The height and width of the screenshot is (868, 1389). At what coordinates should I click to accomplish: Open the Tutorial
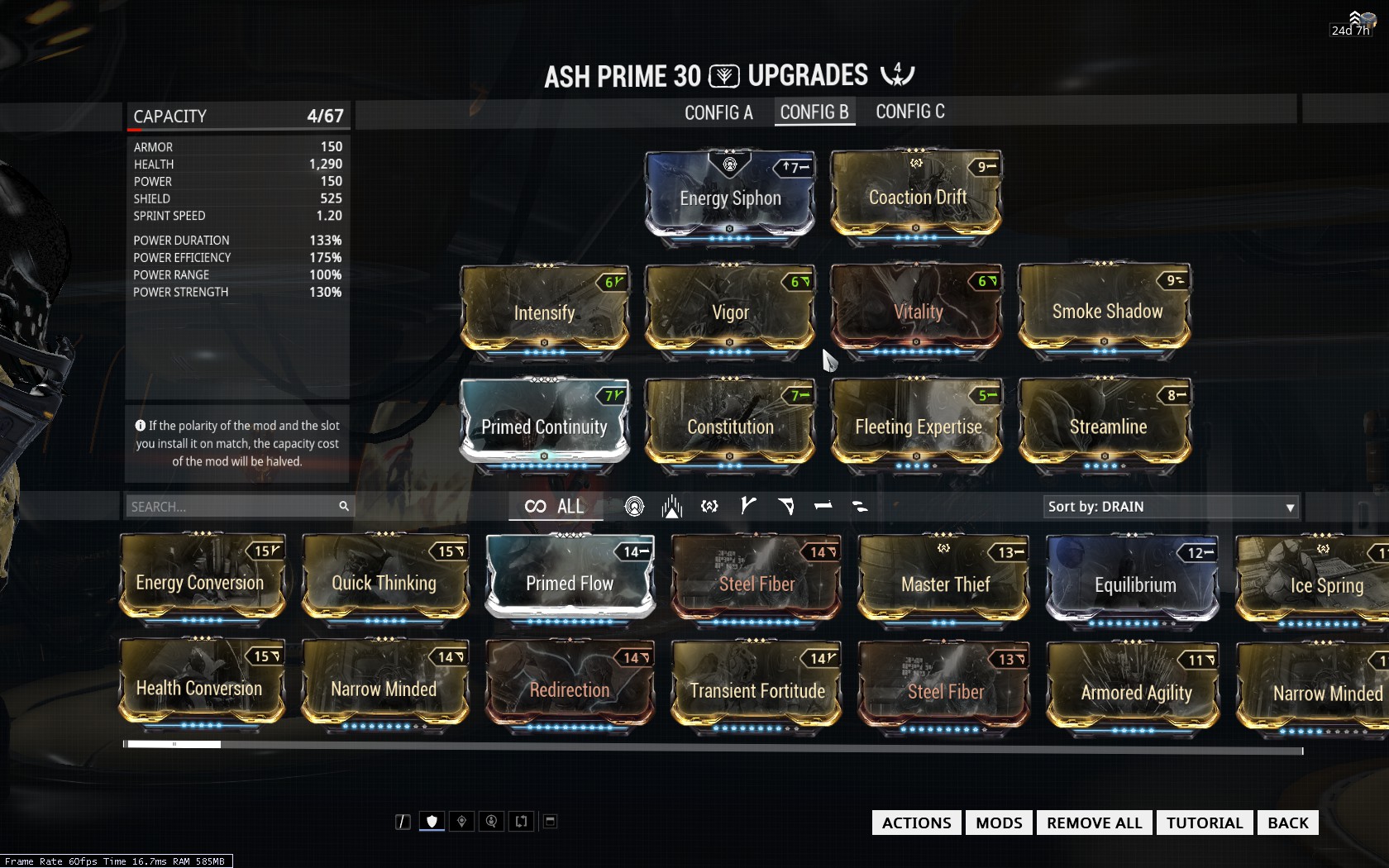(1204, 823)
